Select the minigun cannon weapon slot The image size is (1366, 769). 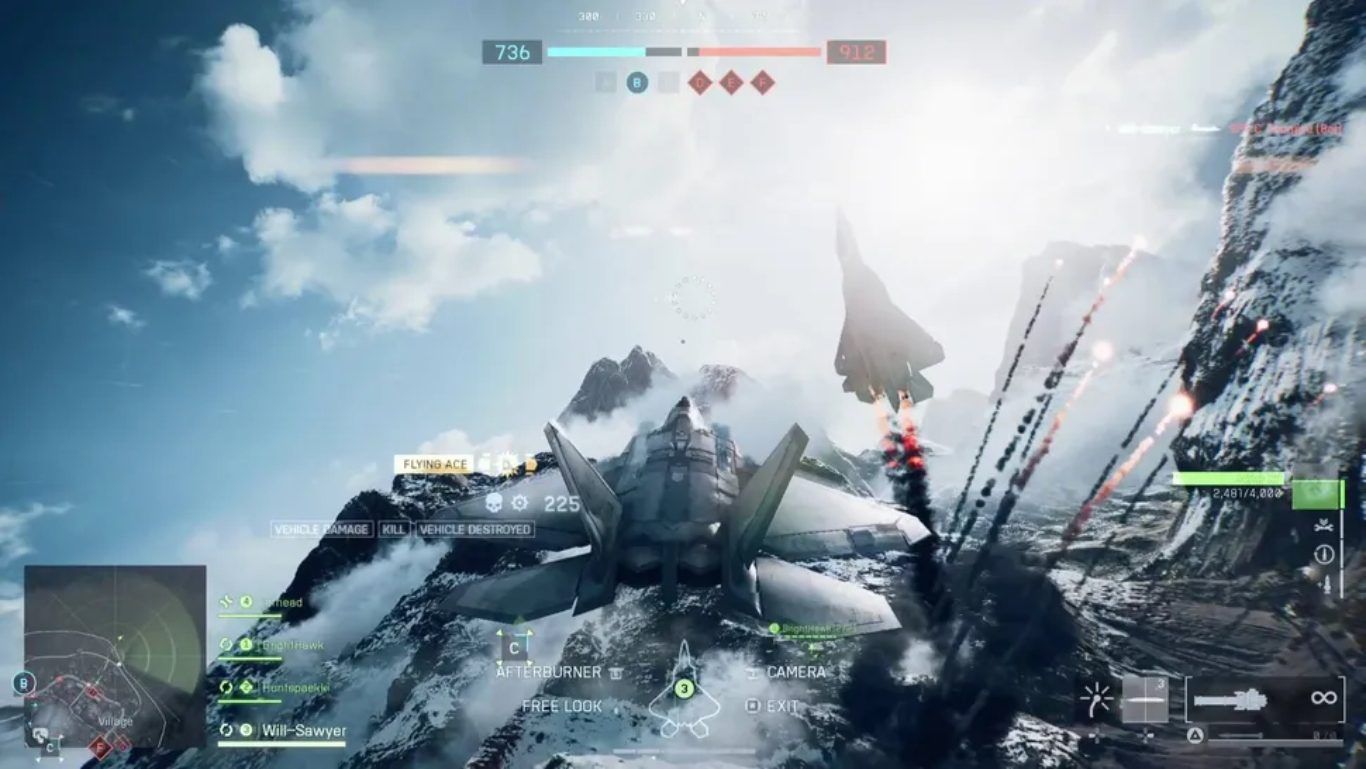point(1264,699)
